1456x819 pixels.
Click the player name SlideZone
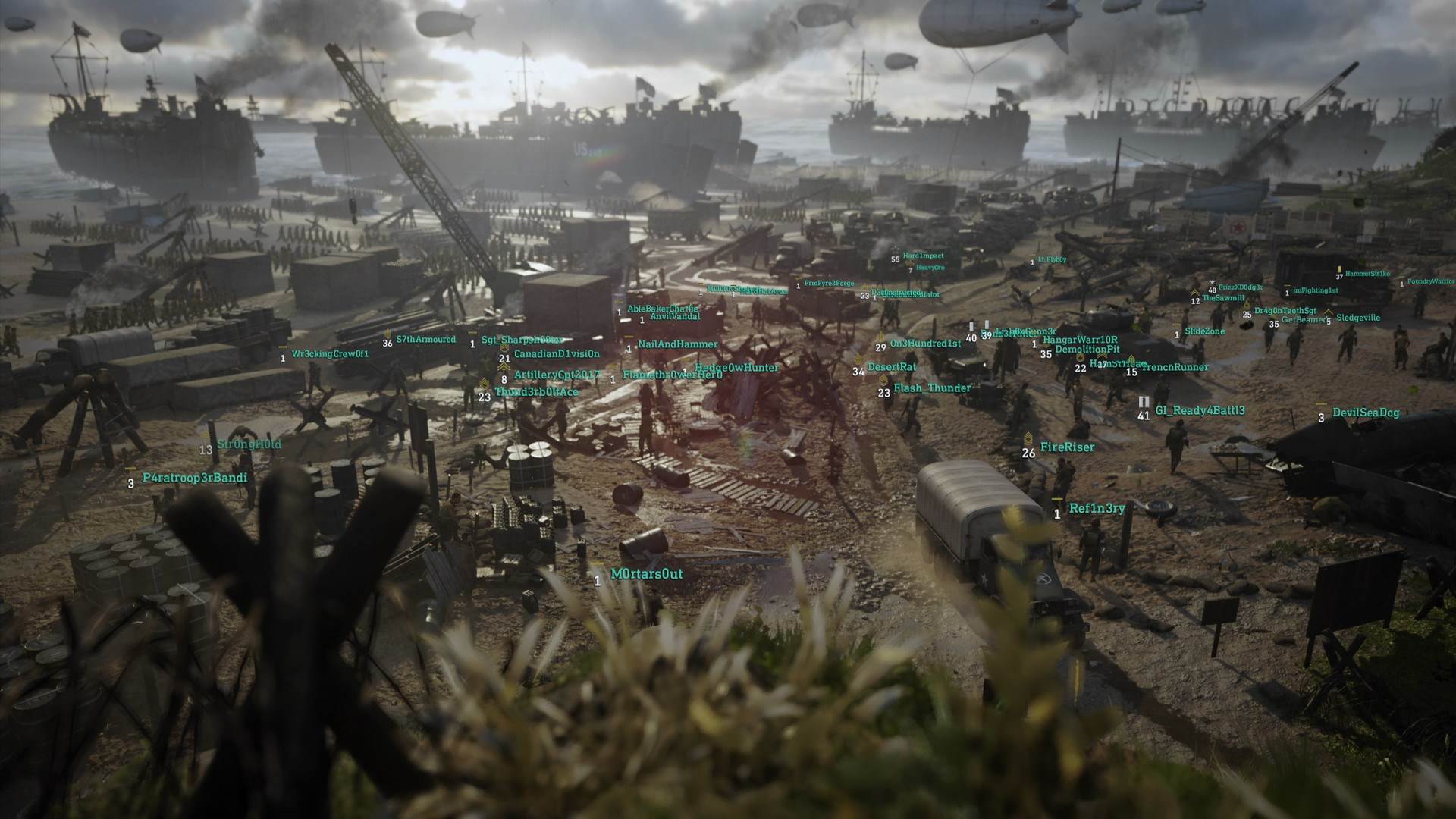[1205, 331]
